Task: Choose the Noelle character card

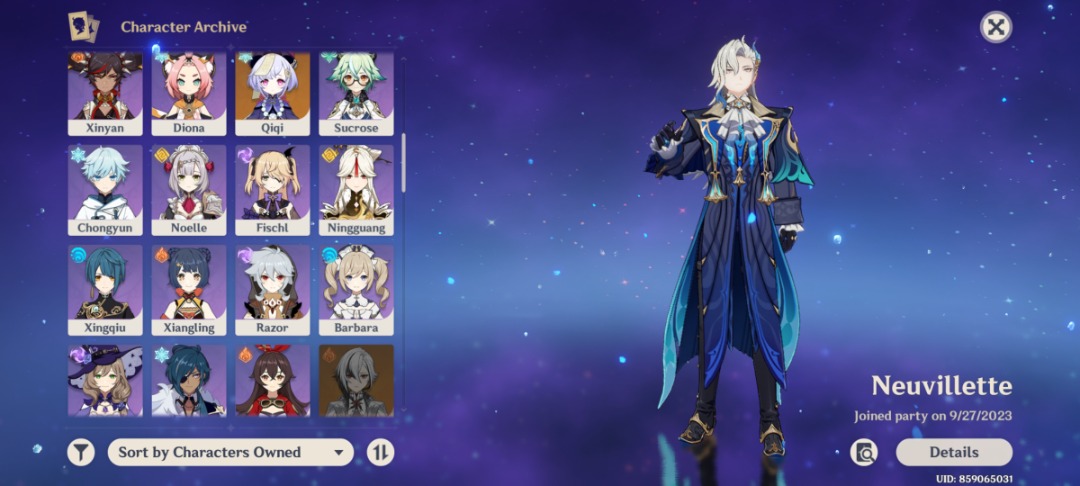Action: (x=189, y=190)
